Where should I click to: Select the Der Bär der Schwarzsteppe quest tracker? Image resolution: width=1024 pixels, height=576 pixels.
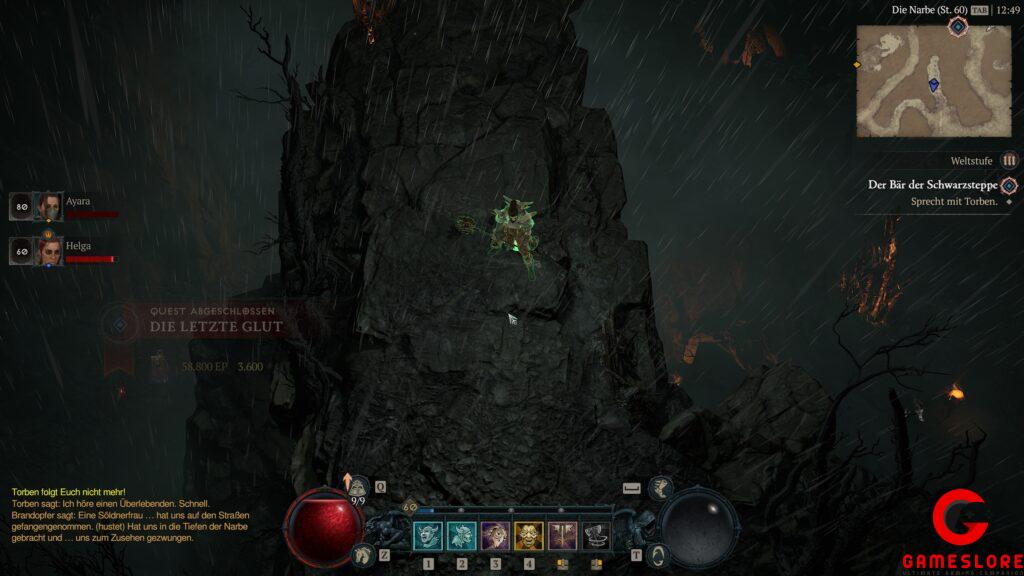coord(934,185)
